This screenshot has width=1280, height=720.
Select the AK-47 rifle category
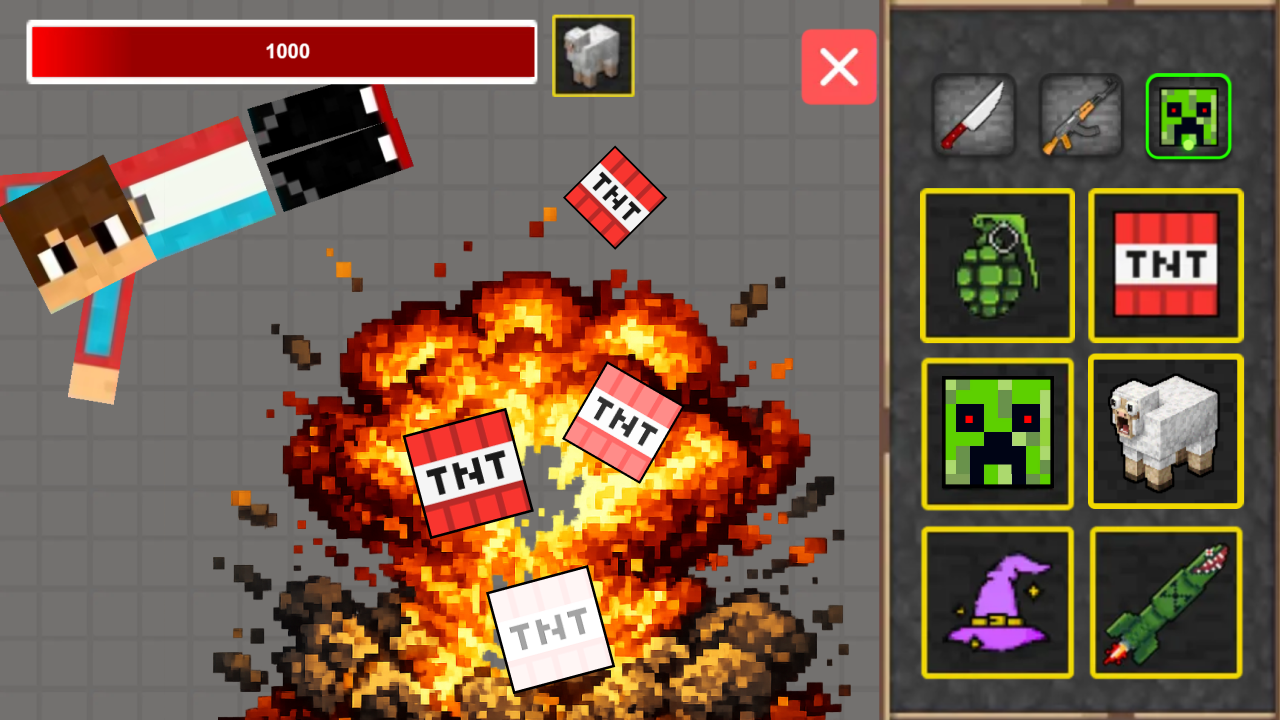pyautogui.click(x=1082, y=116)
